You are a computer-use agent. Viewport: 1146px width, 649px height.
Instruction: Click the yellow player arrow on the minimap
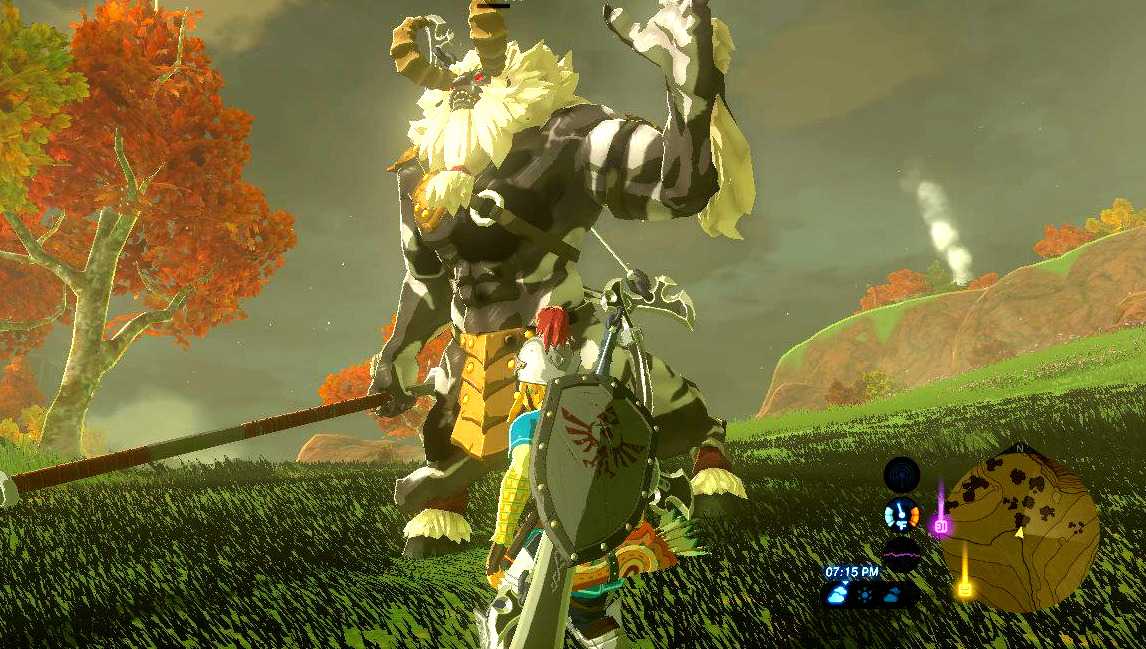coord(1018,533)
